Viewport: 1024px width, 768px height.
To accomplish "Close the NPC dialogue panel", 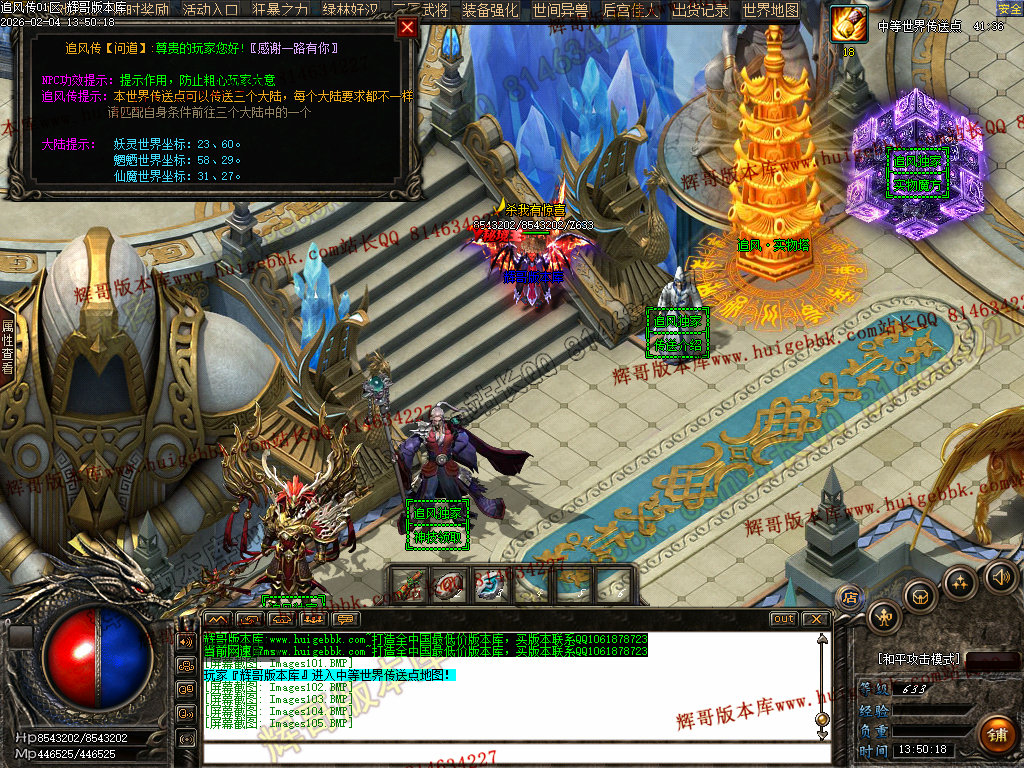I will (407, 28).
